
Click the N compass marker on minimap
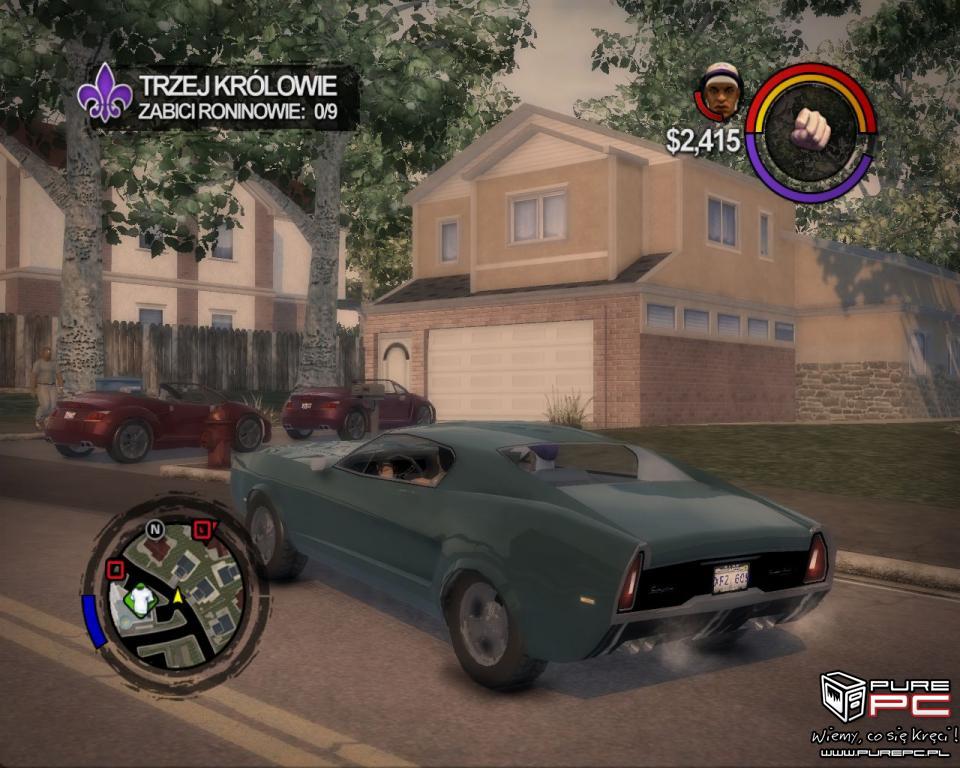[x=154, y=528]
